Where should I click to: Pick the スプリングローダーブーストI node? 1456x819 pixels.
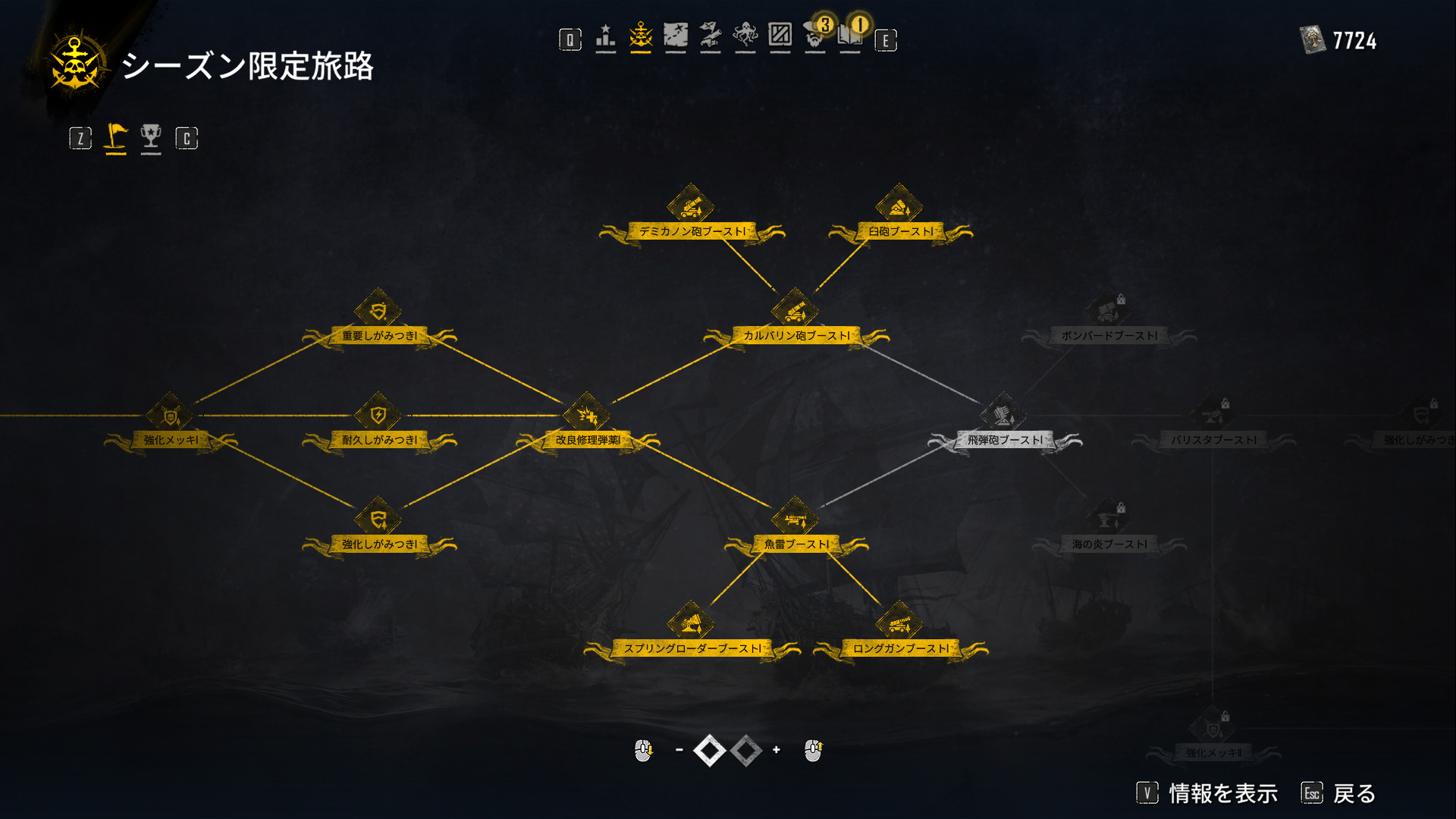(690, 624)
